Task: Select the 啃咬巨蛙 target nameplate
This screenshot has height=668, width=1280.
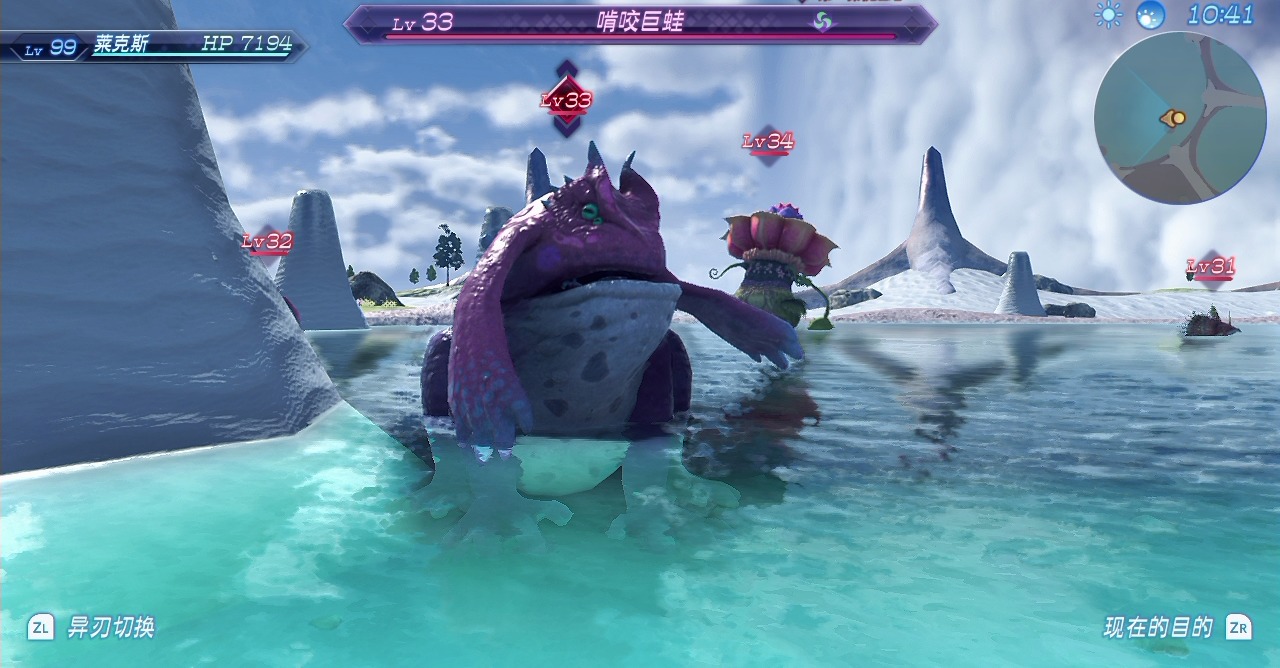Action: pos(640,23)
